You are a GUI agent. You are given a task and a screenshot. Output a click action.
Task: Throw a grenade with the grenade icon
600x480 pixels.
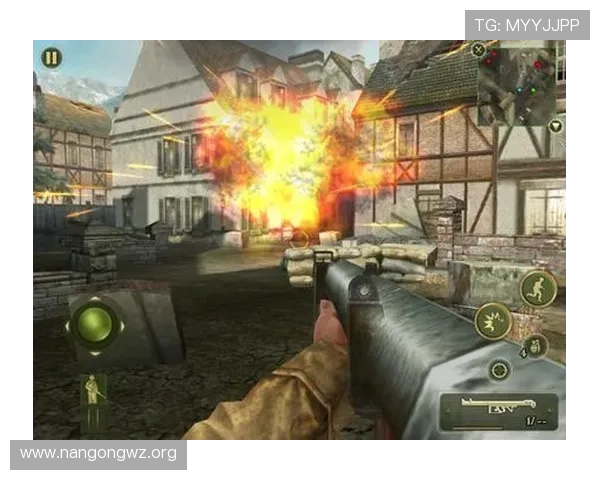tap(534, 346)
